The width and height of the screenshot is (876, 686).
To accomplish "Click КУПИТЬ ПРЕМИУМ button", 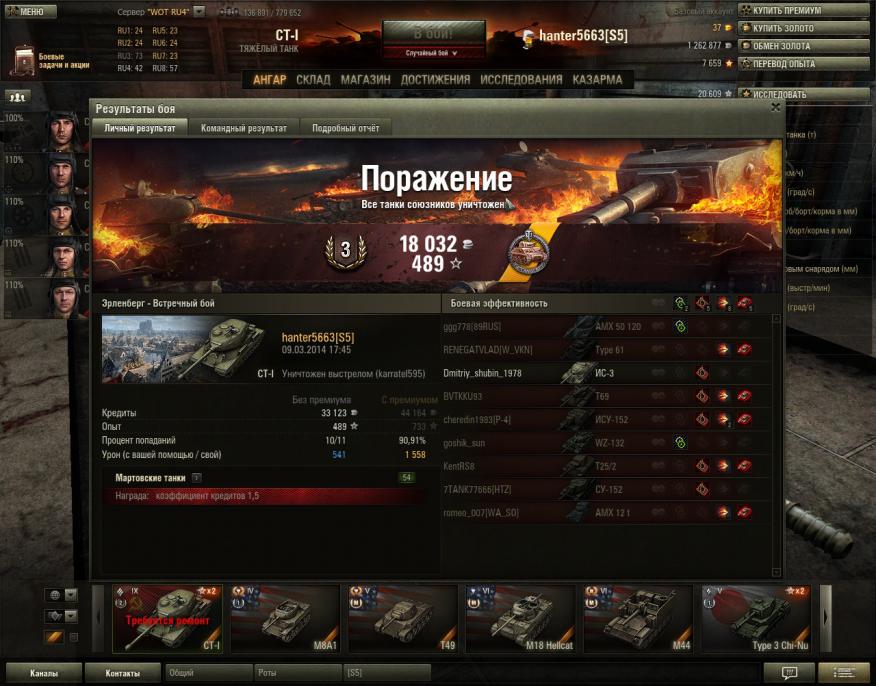I will click(x=802, y=10).
